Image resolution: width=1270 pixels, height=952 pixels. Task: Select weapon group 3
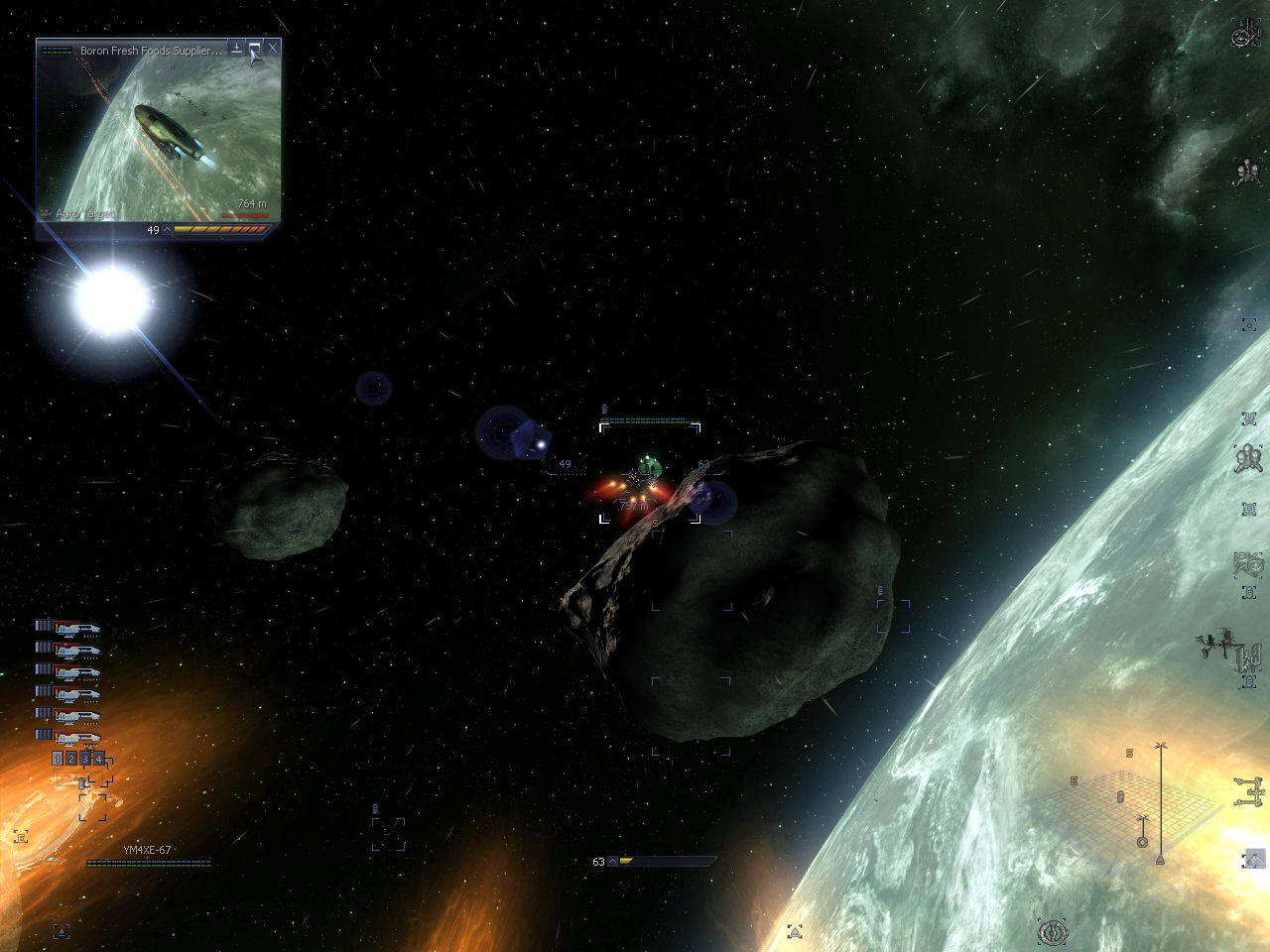click(x=85, y=759)
